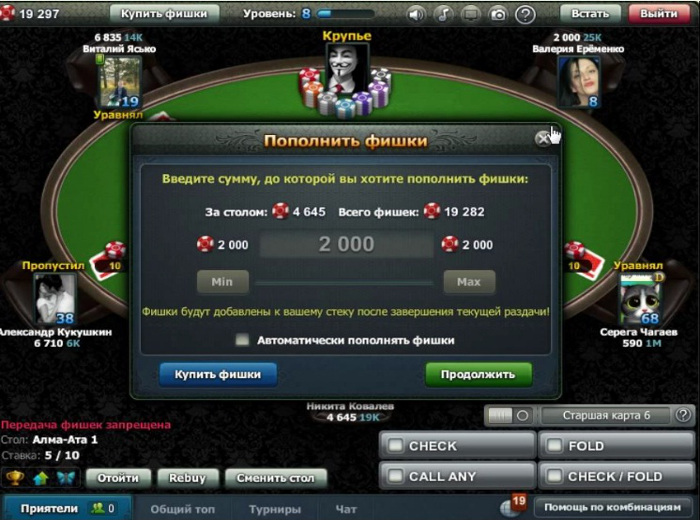The height and width of the screenshot is (520, 700).
Task: Set the amount to Max
Action: pyautogui.click(x=468, y=282)
